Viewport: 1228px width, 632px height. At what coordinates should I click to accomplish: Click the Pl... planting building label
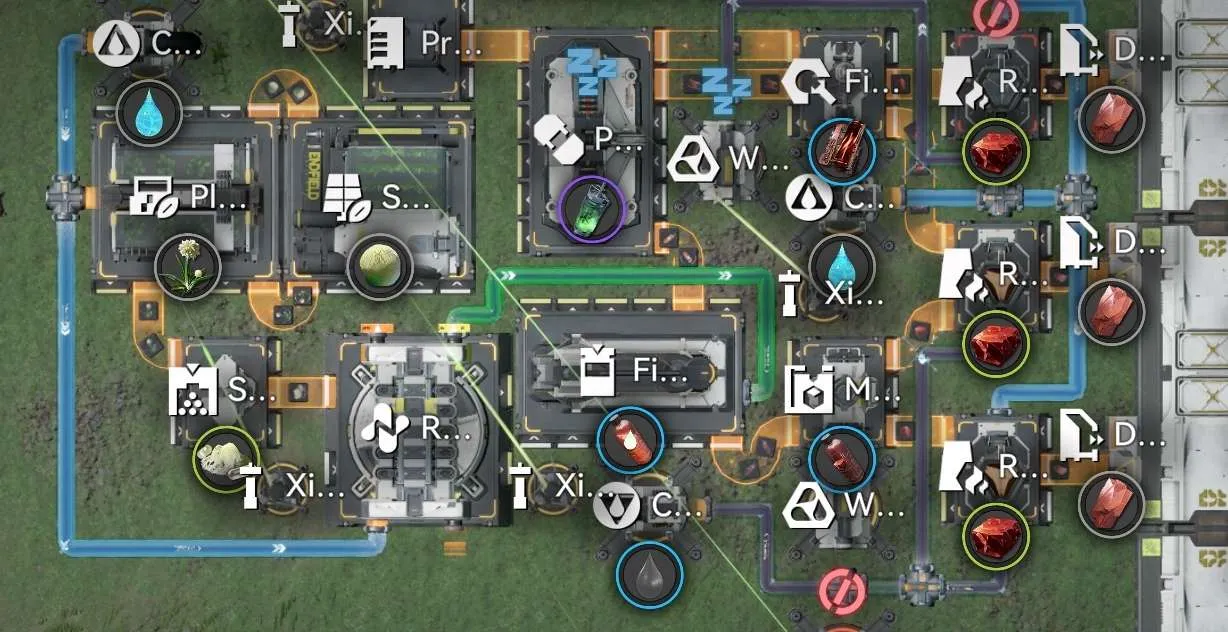click(188, 198)
